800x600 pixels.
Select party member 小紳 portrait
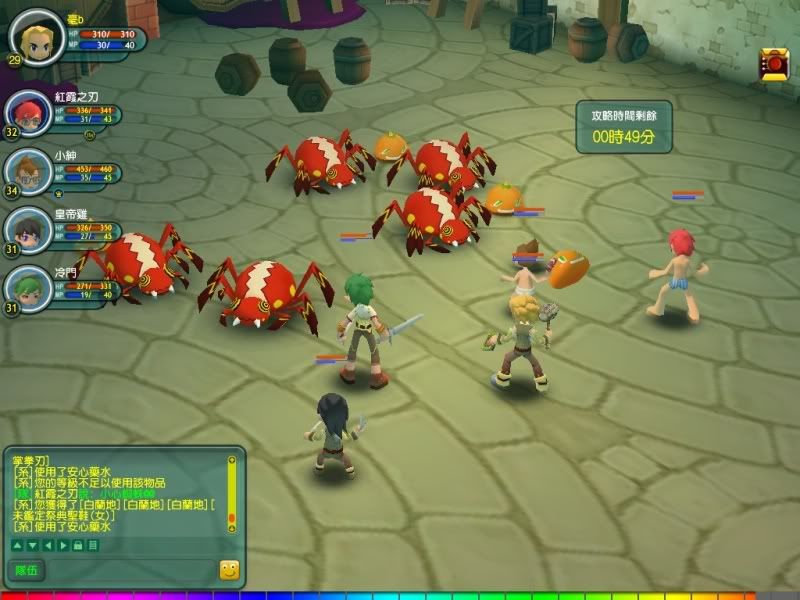point(27,169)
